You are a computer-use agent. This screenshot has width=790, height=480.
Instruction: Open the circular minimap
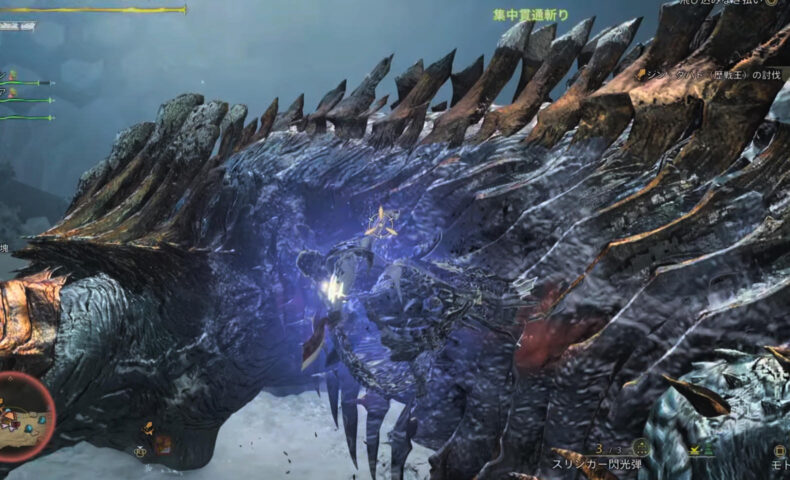26,418
